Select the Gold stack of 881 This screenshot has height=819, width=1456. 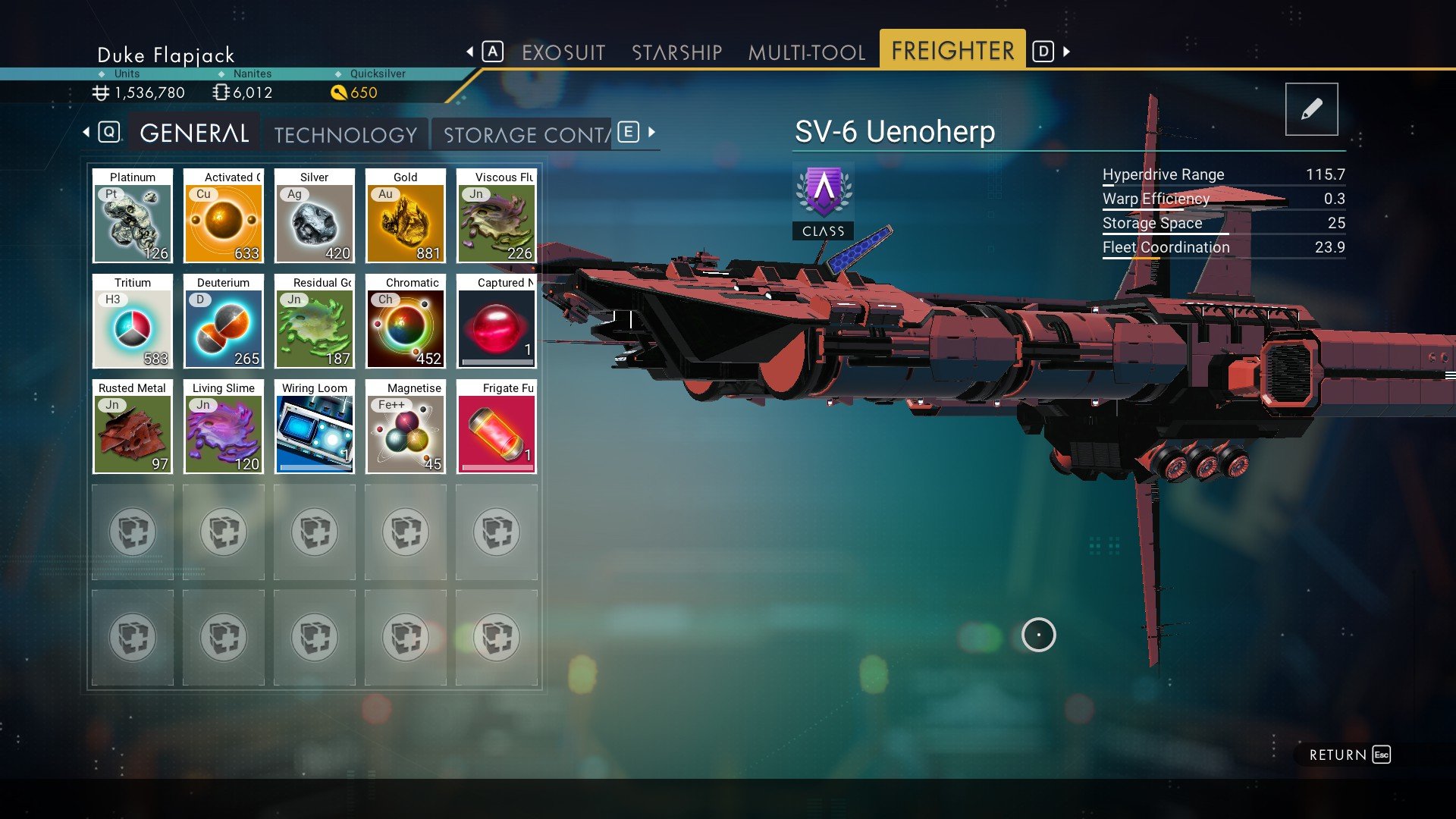click(406, 216)
